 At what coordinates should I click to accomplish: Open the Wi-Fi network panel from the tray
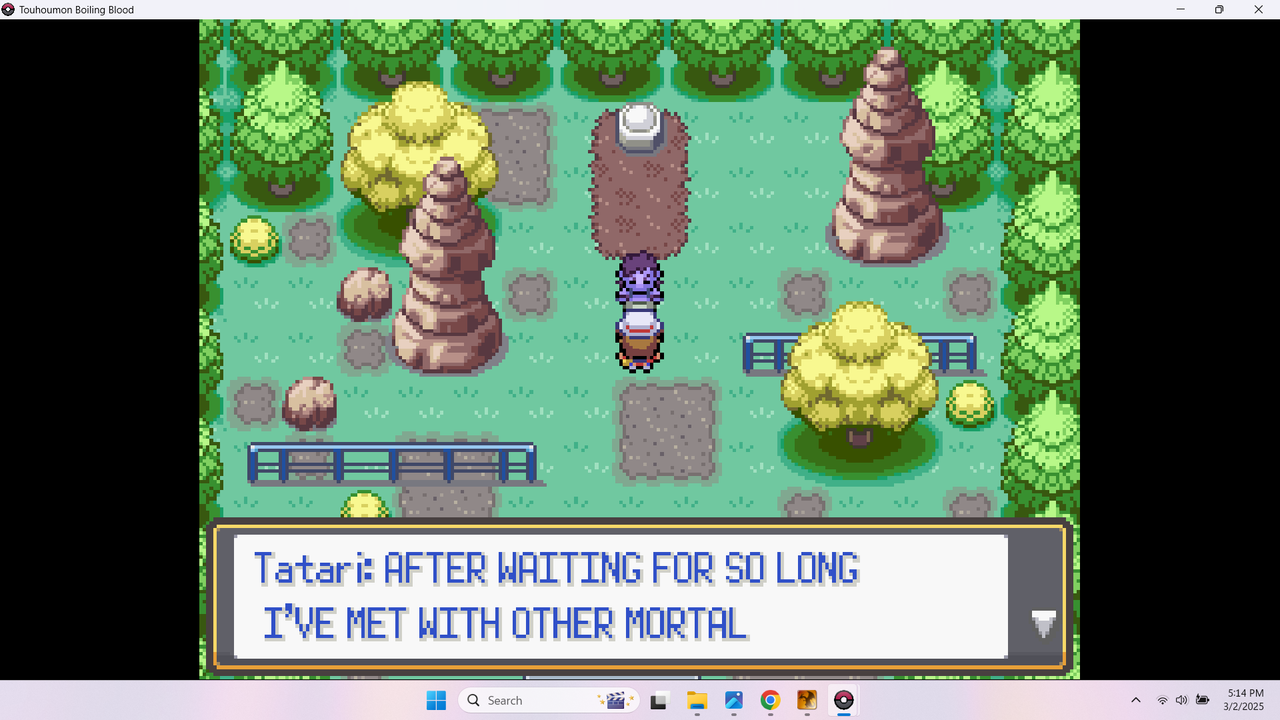click(x=1162, y=700)
